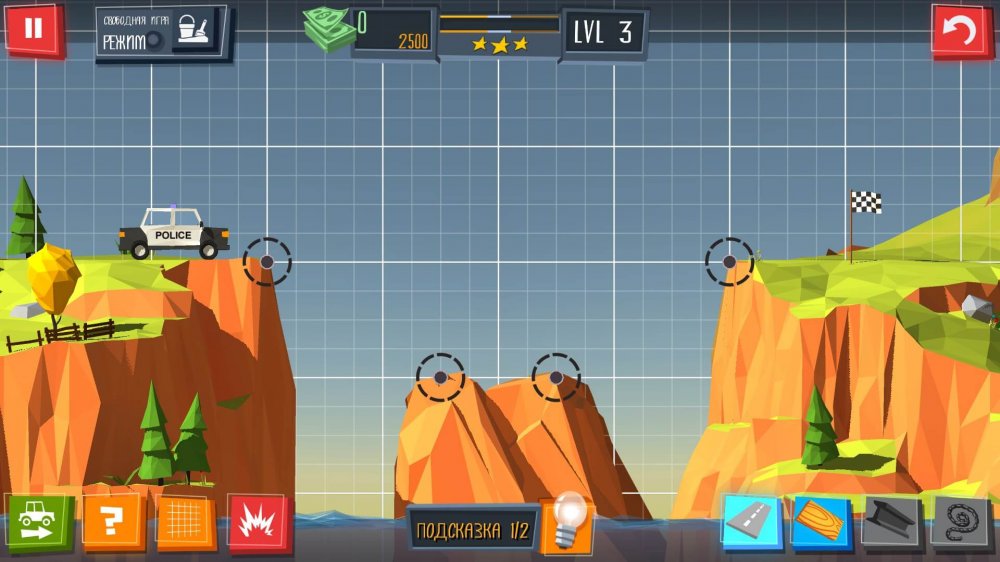Pause the game with the red button

click(x=33, y=29)
